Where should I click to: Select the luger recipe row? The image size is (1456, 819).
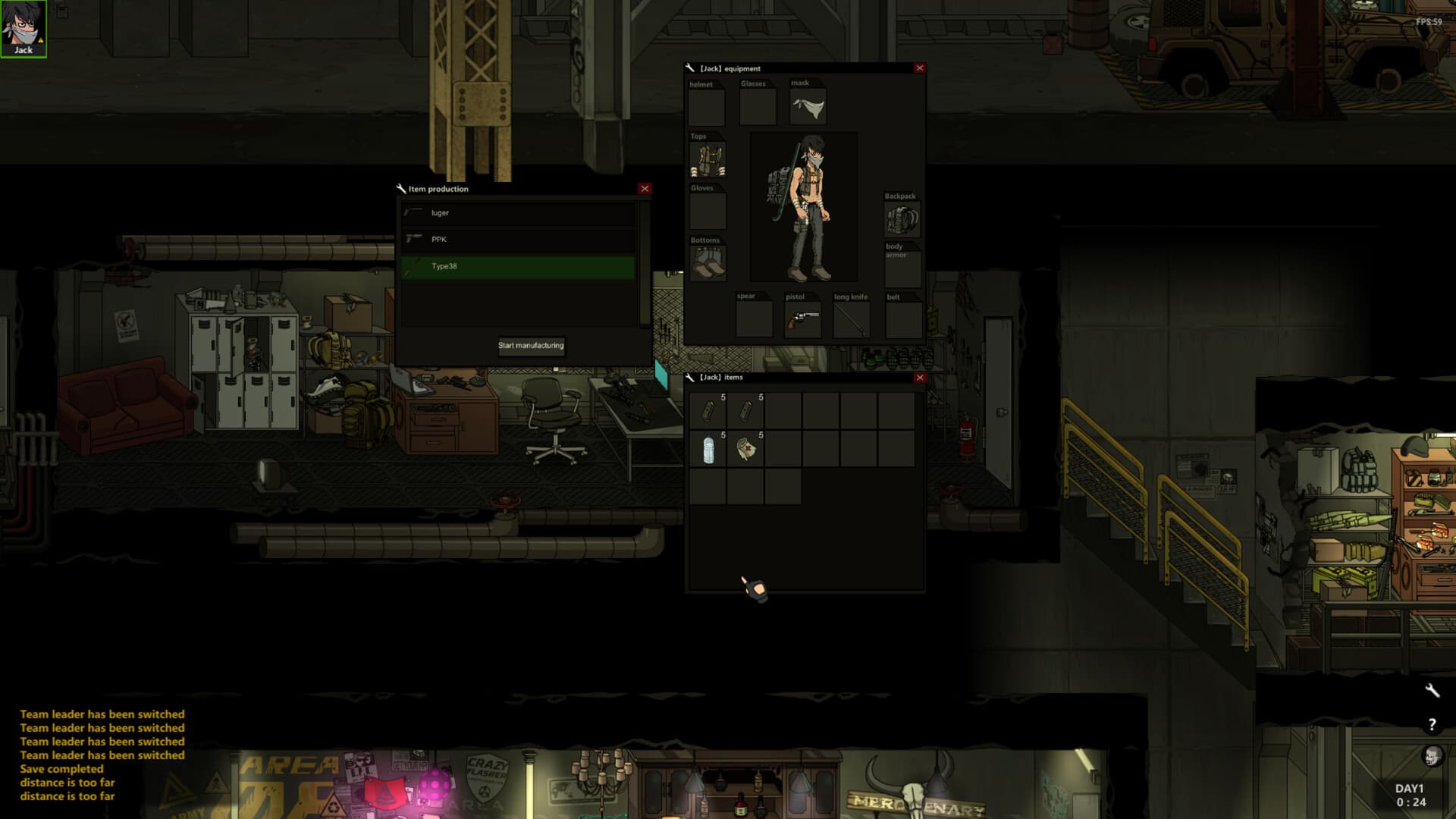519,213
